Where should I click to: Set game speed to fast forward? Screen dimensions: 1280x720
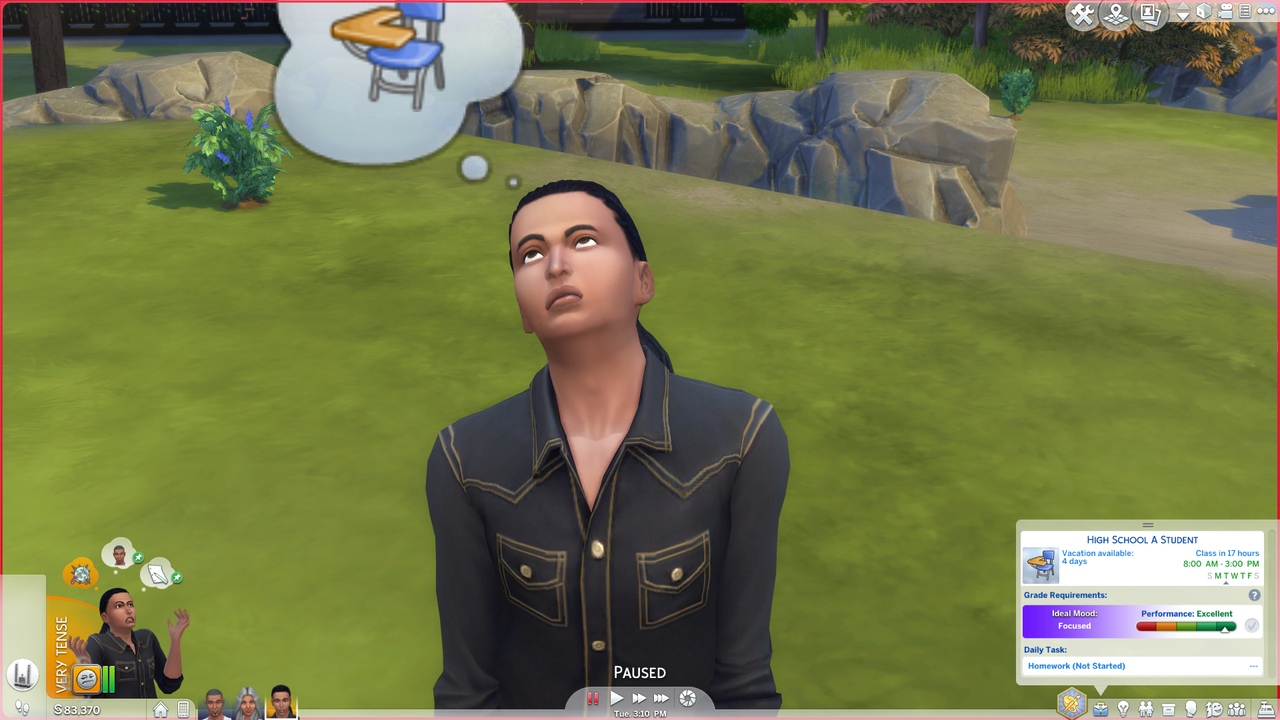pyautogui.click(x=639, y=699)
